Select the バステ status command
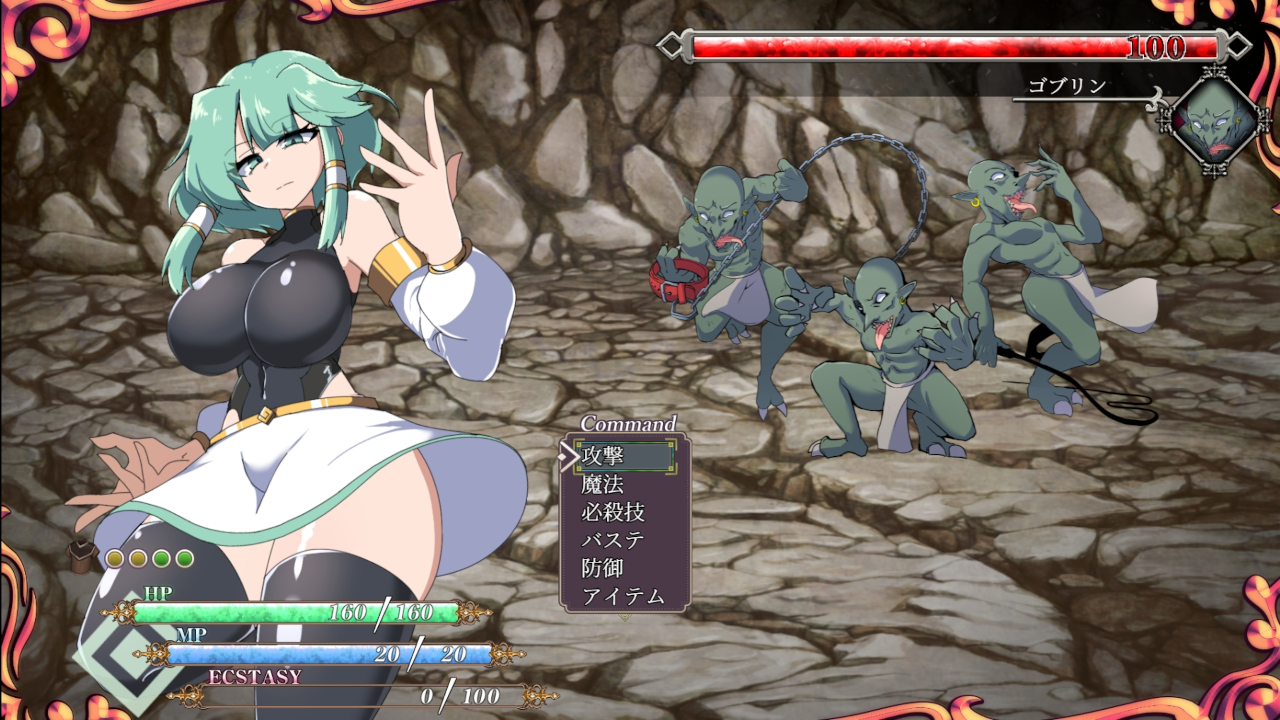 coord(613,541)
